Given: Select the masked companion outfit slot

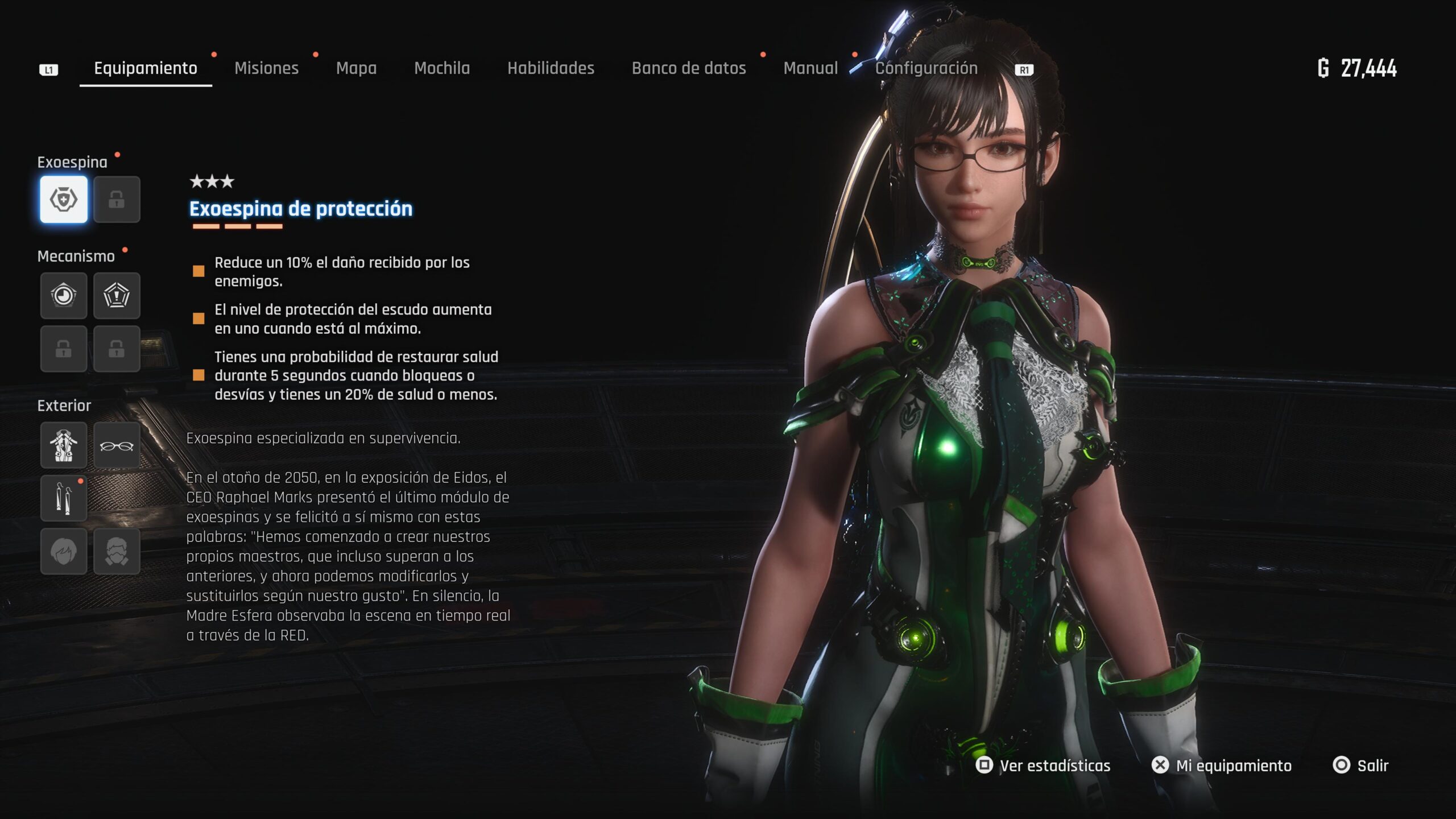Looking at the screenshot, I should pyautogui.click(x=117, y=551).
